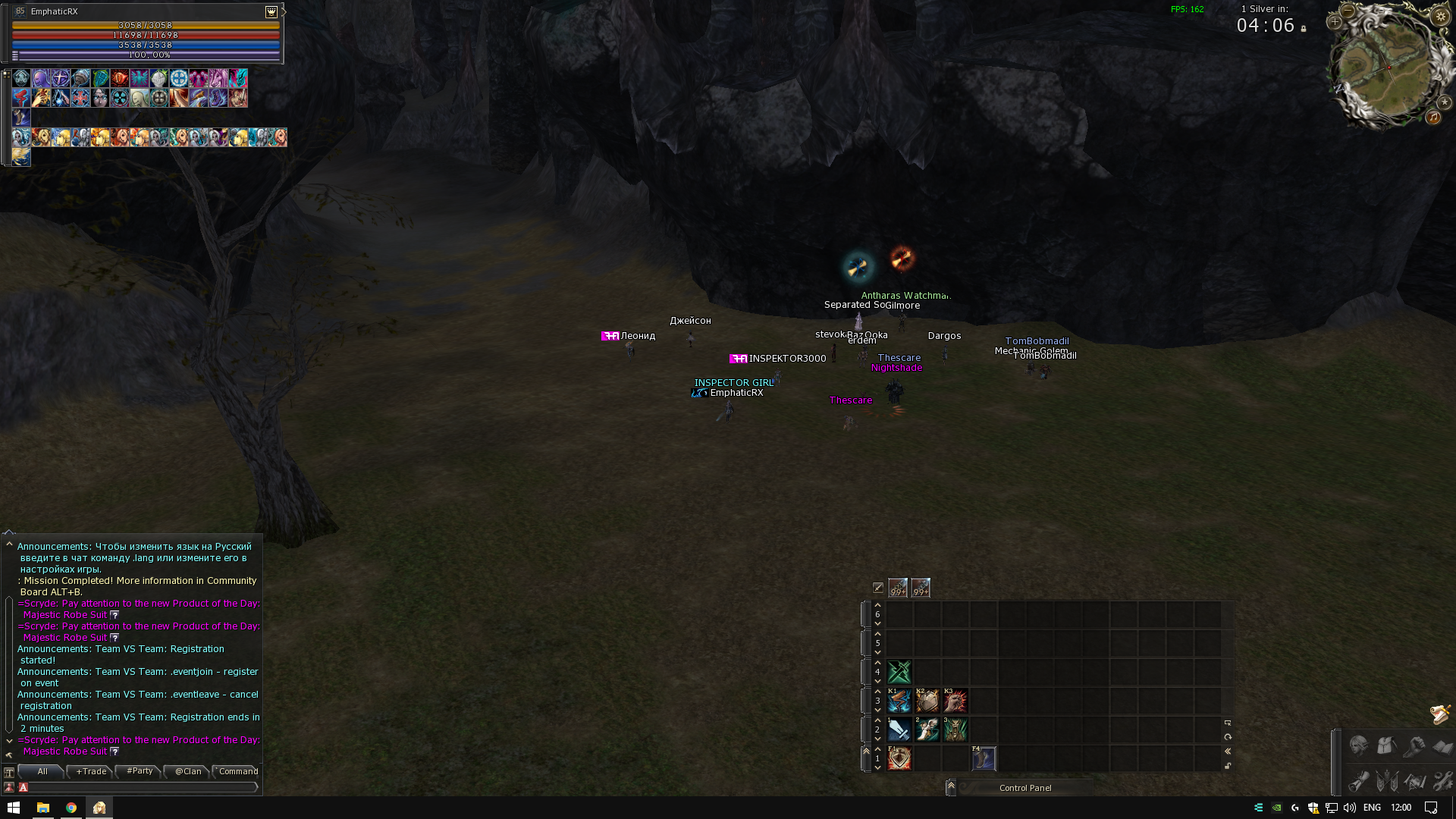
Task: Open the #Party chat tab
Action: [140, 771]
